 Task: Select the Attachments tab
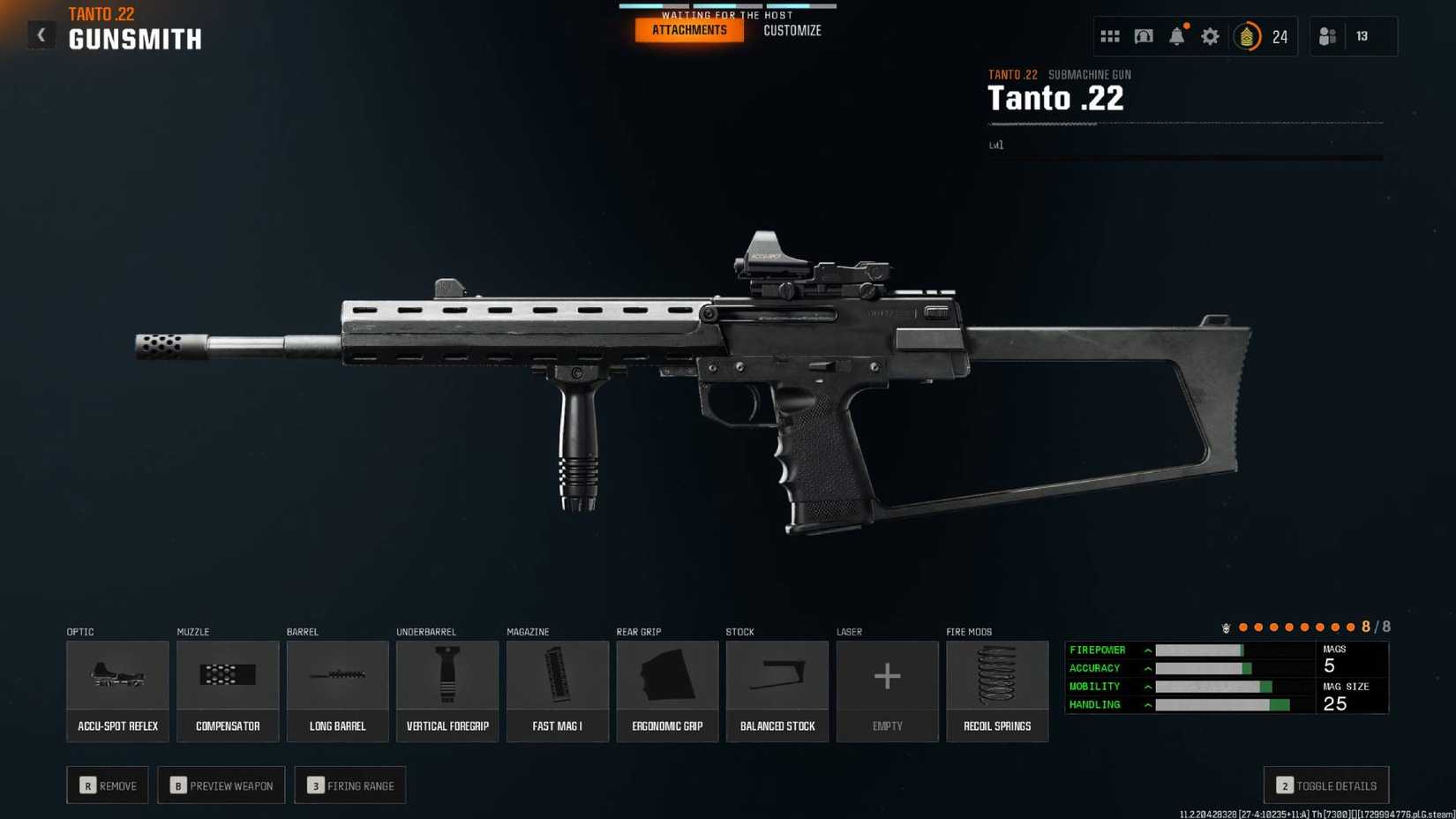(688, 29)
